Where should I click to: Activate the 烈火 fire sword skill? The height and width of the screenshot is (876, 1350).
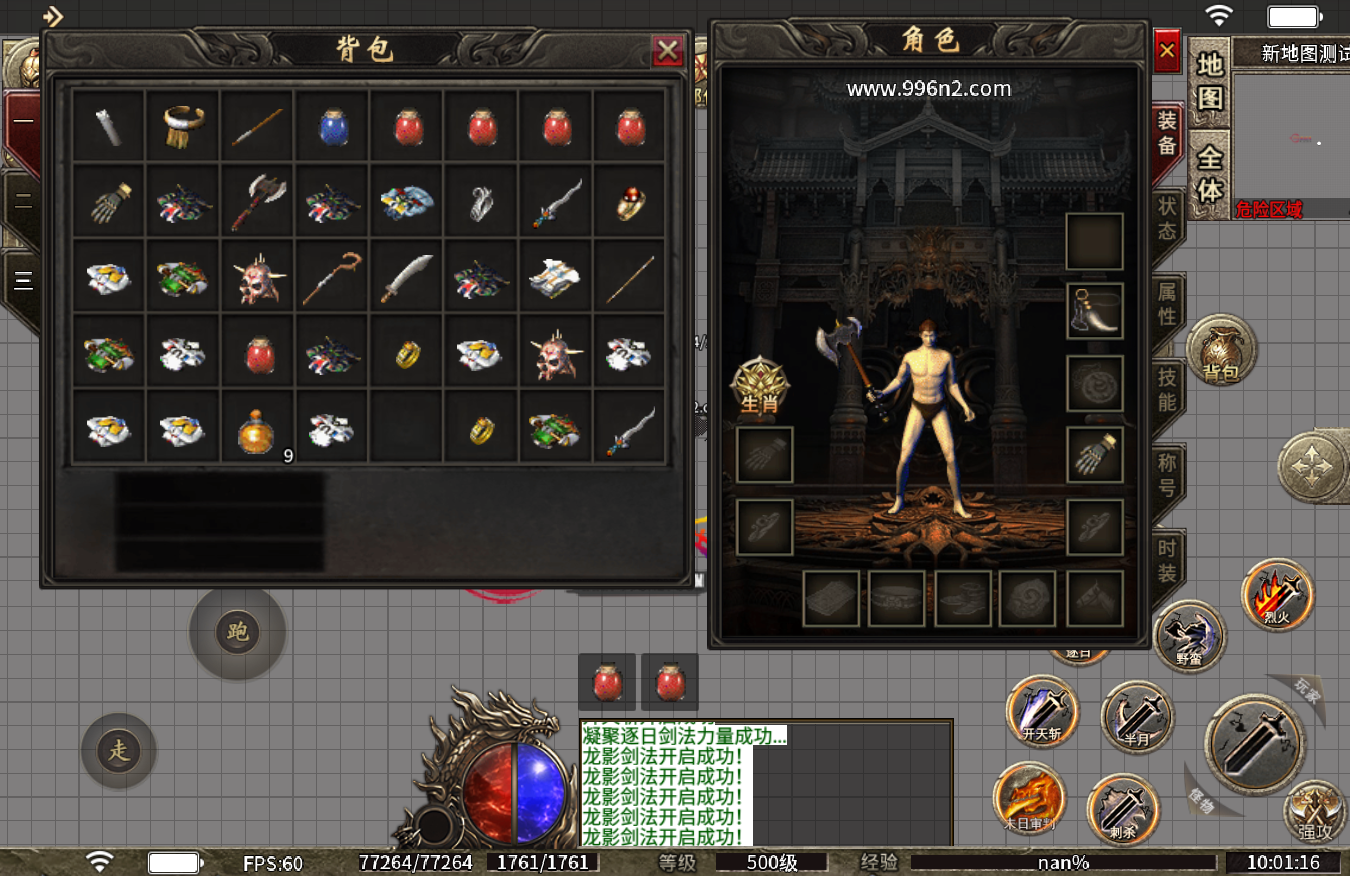pyautogui.click(x=1277, y=594)
